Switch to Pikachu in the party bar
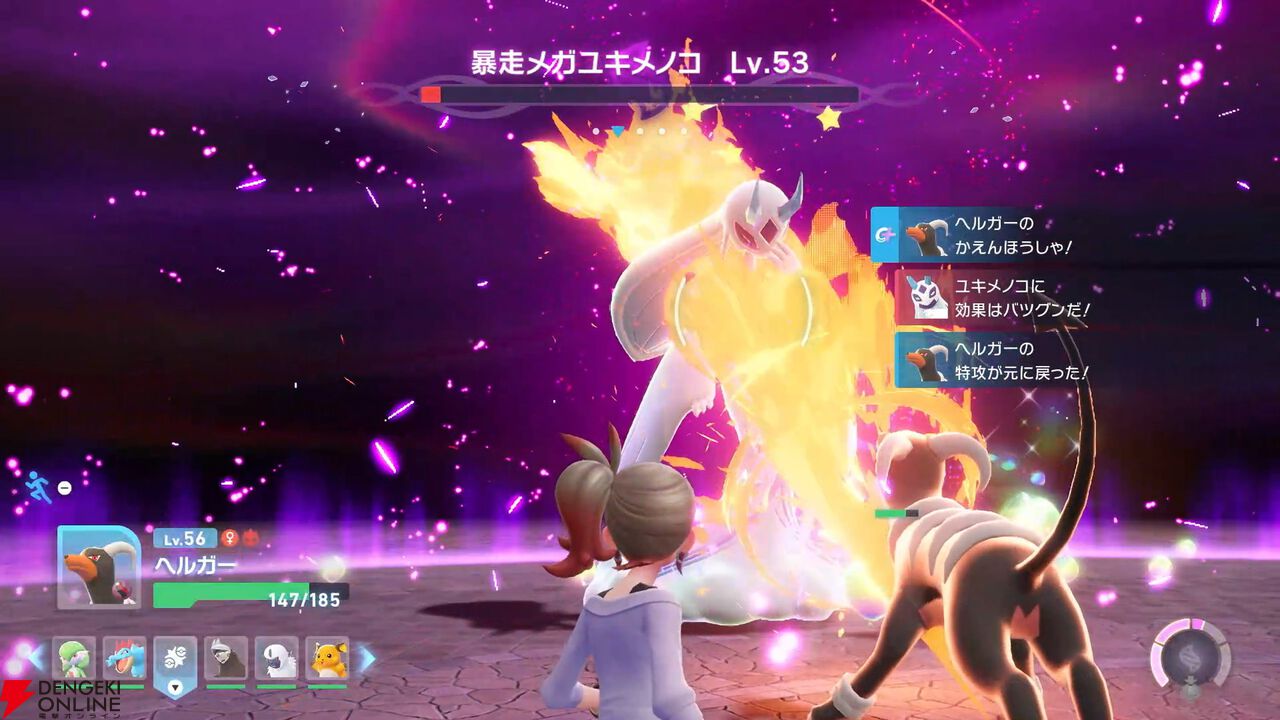The width and height of the screenshot is (1280, 720). coord(327,658)
